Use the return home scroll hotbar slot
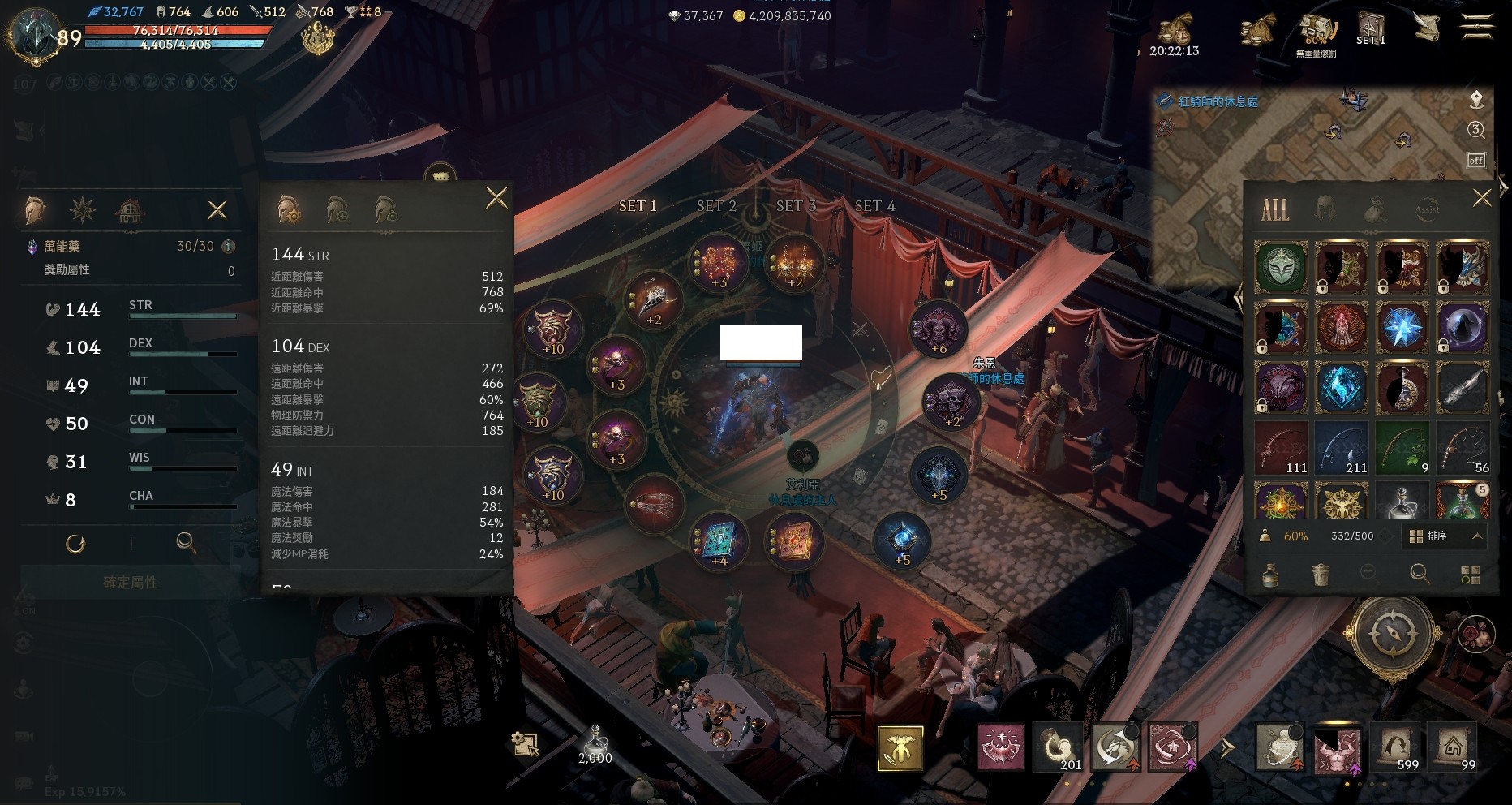The image size is (1512, 805). tap(1453, 747)
